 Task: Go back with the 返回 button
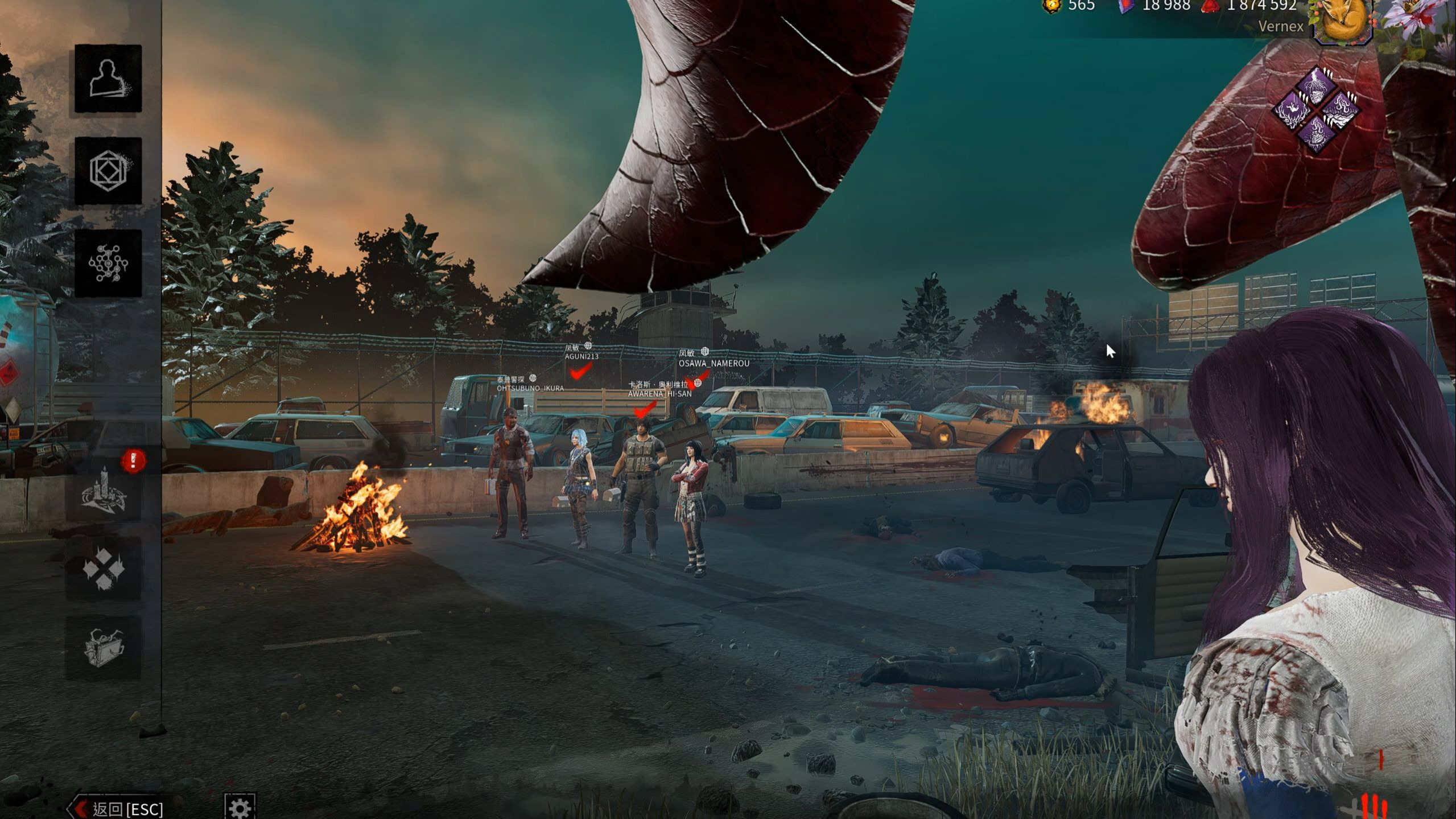[x=118, y=808]
